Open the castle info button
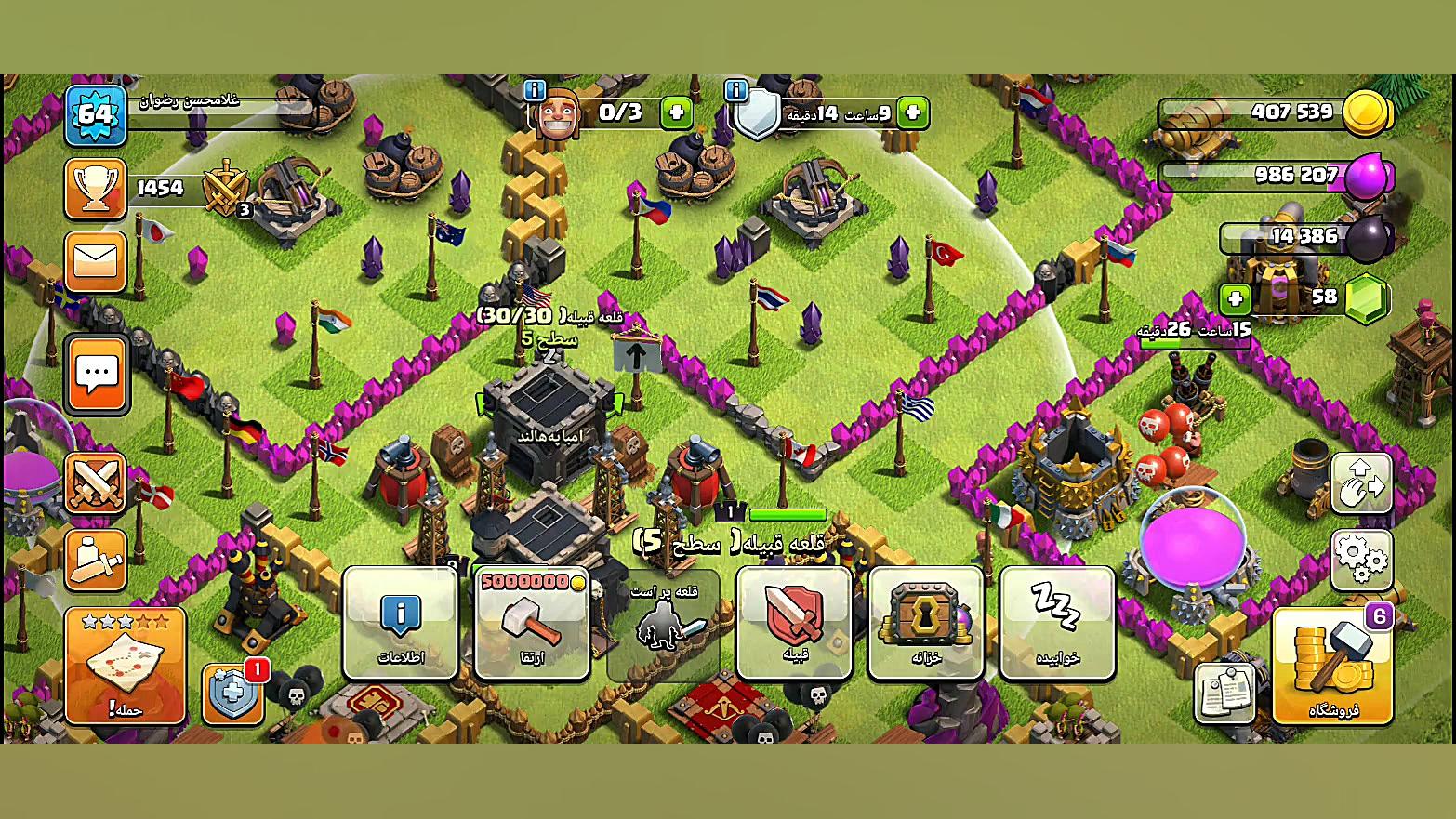This screenshot has width=1456, height=819. click(x=401, y=623)
